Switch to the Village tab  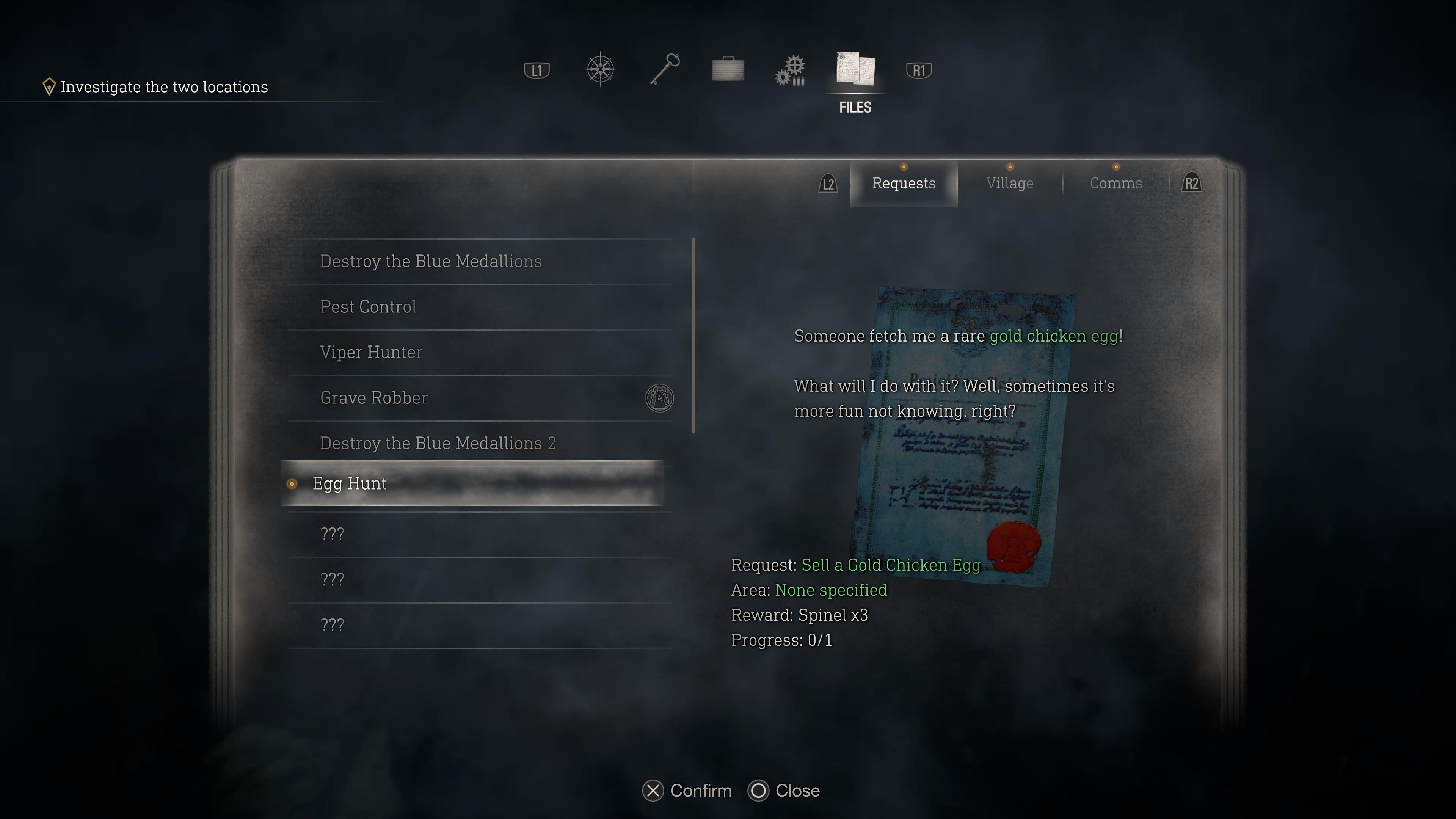pos(1009,184)
